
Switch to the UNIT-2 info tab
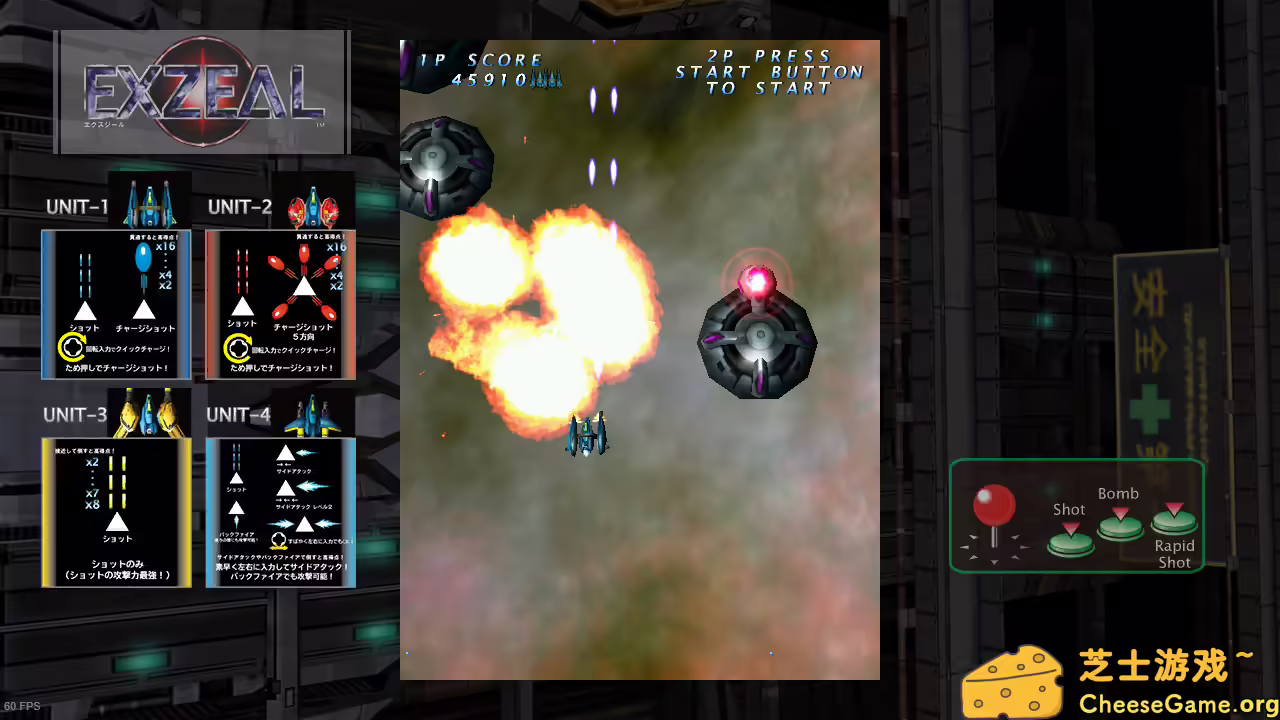pyautogui.click(x=240, y=207)
